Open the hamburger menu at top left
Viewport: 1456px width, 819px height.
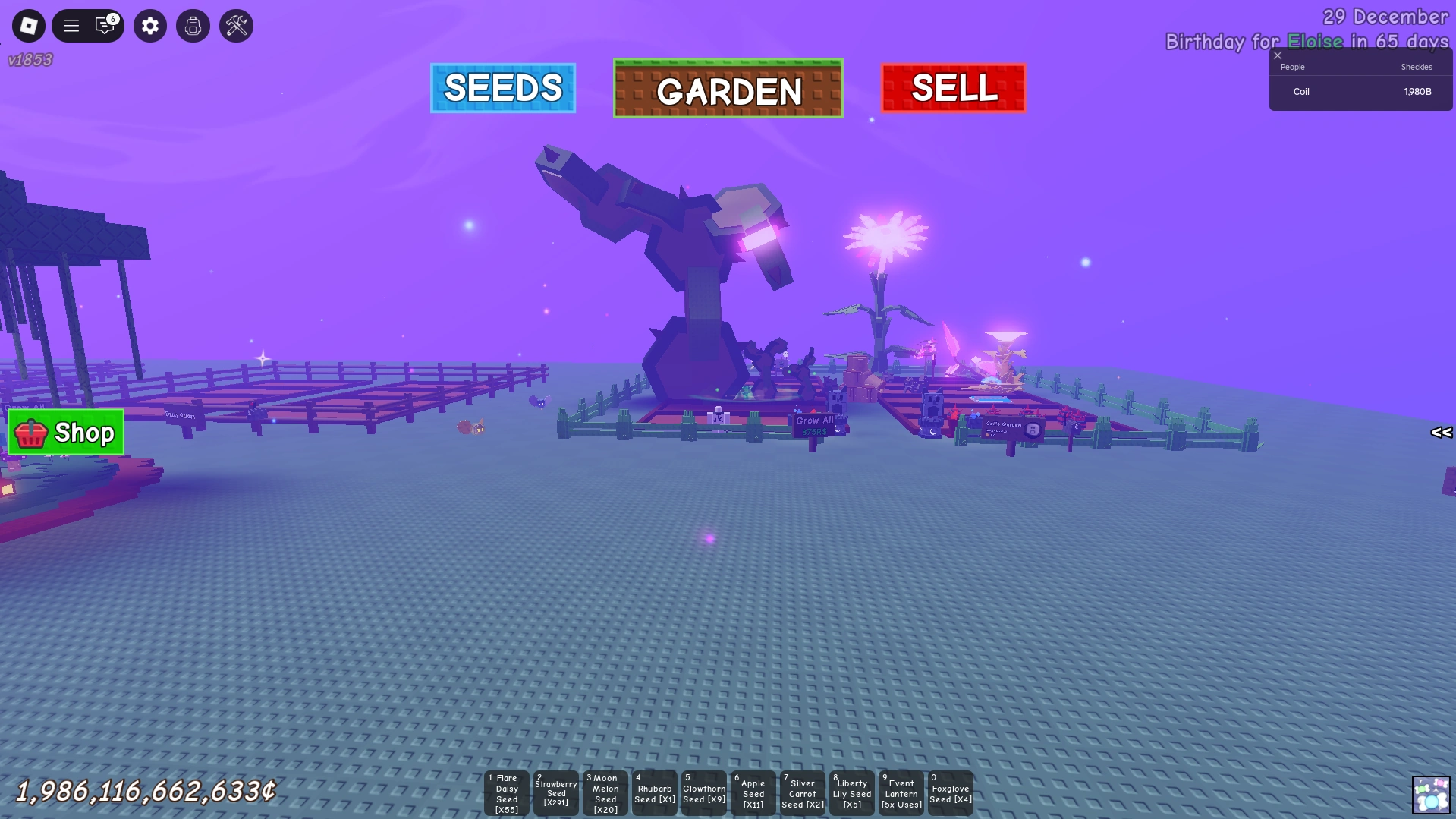pyautogui.click(x=71, y=25)
